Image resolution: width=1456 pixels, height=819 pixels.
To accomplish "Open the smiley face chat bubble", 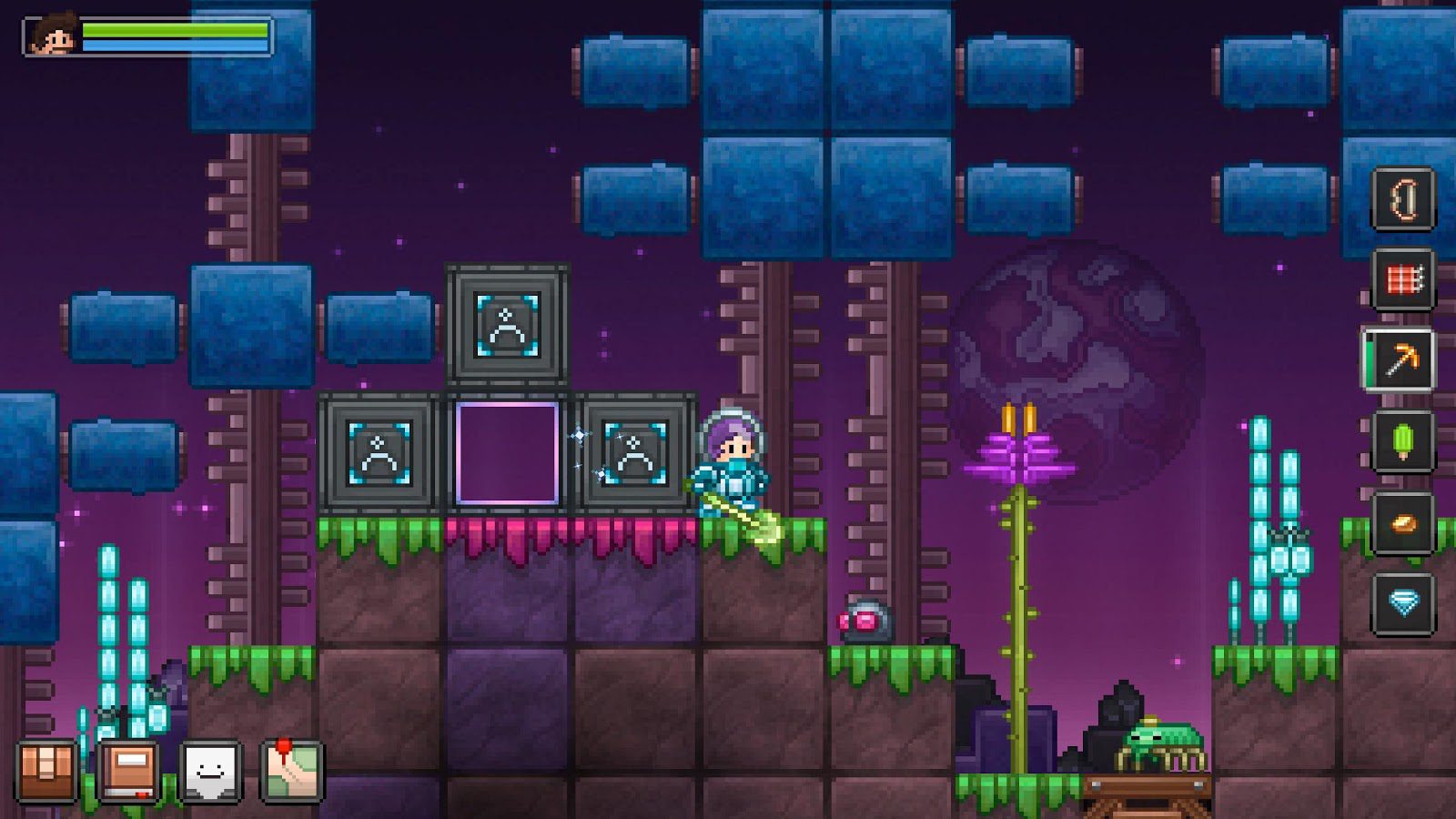I will 210,771.
